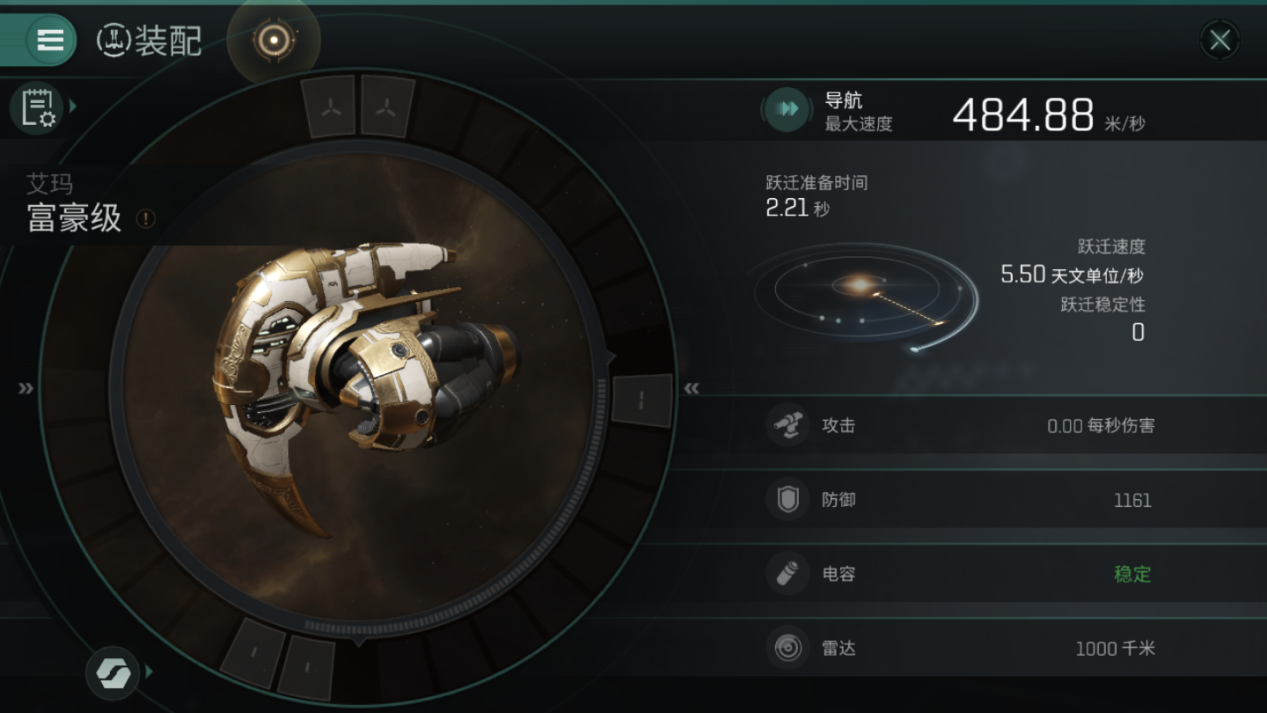Tap the swap icon at bottom left
Viewport: 1267px width, 713px height.
[x=112, y=672]
